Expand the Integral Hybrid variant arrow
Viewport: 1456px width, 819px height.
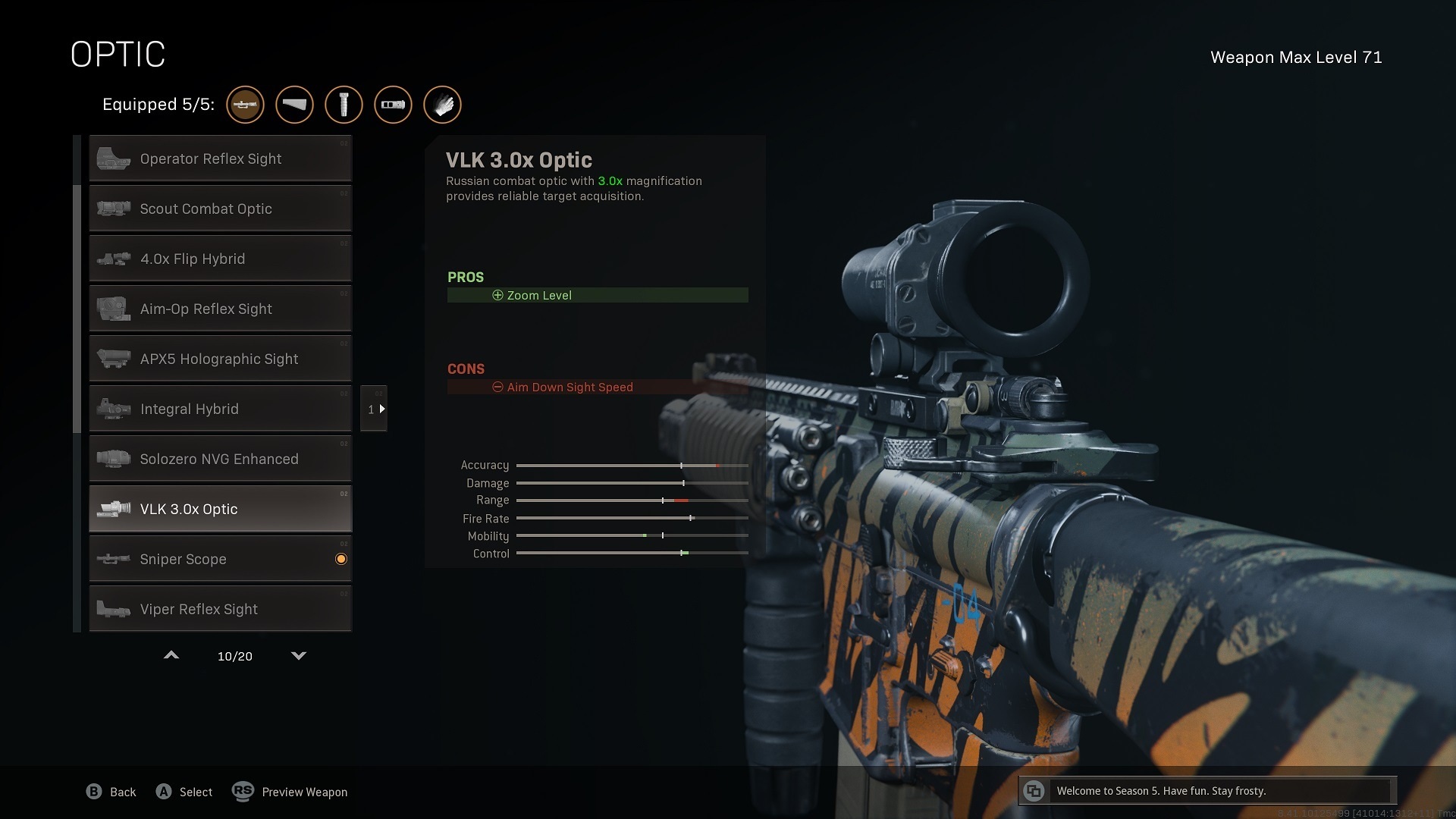click(374, 409)
